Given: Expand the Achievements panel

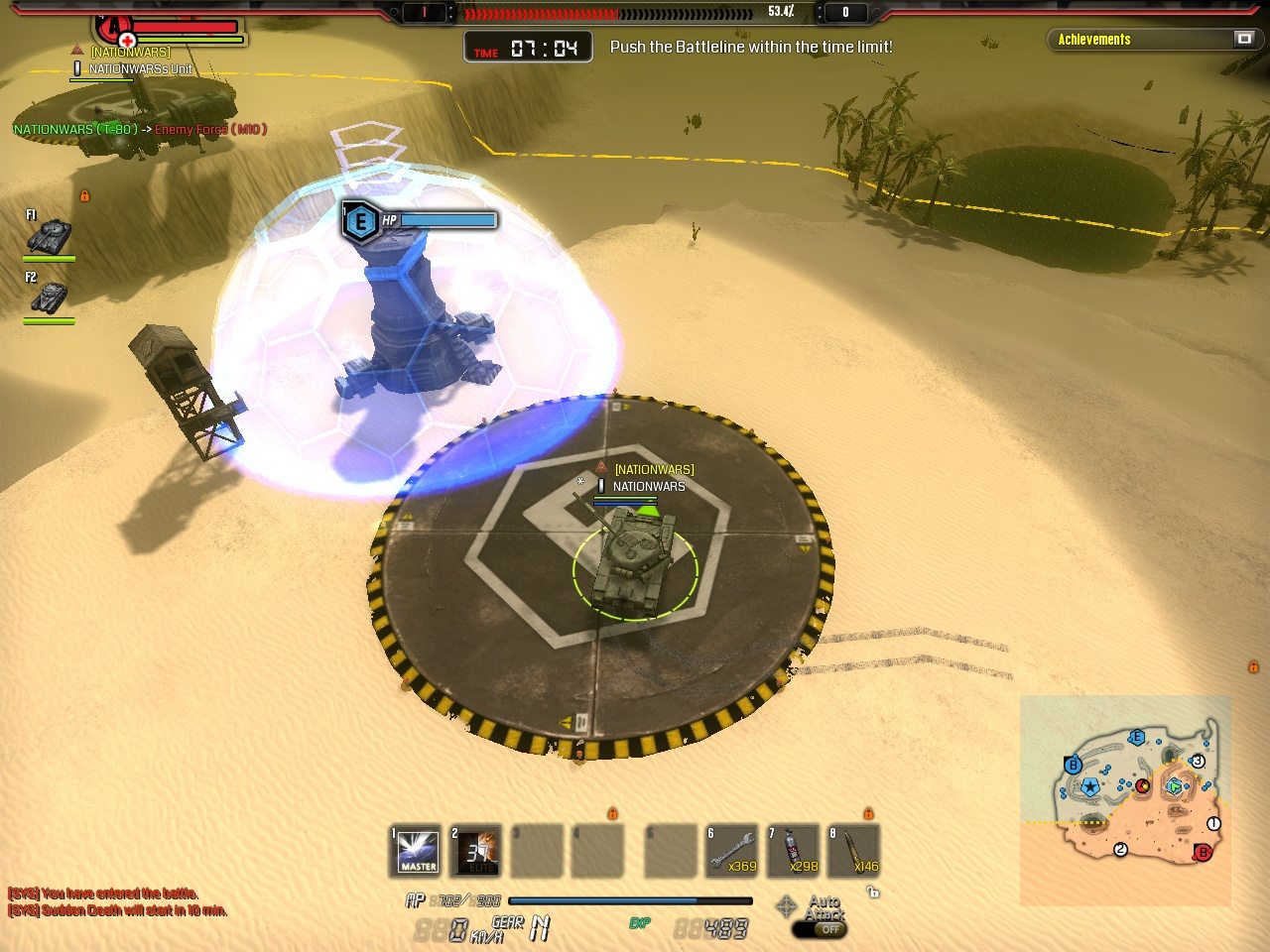Looking at the screenshot, I should click(1244, 39).
